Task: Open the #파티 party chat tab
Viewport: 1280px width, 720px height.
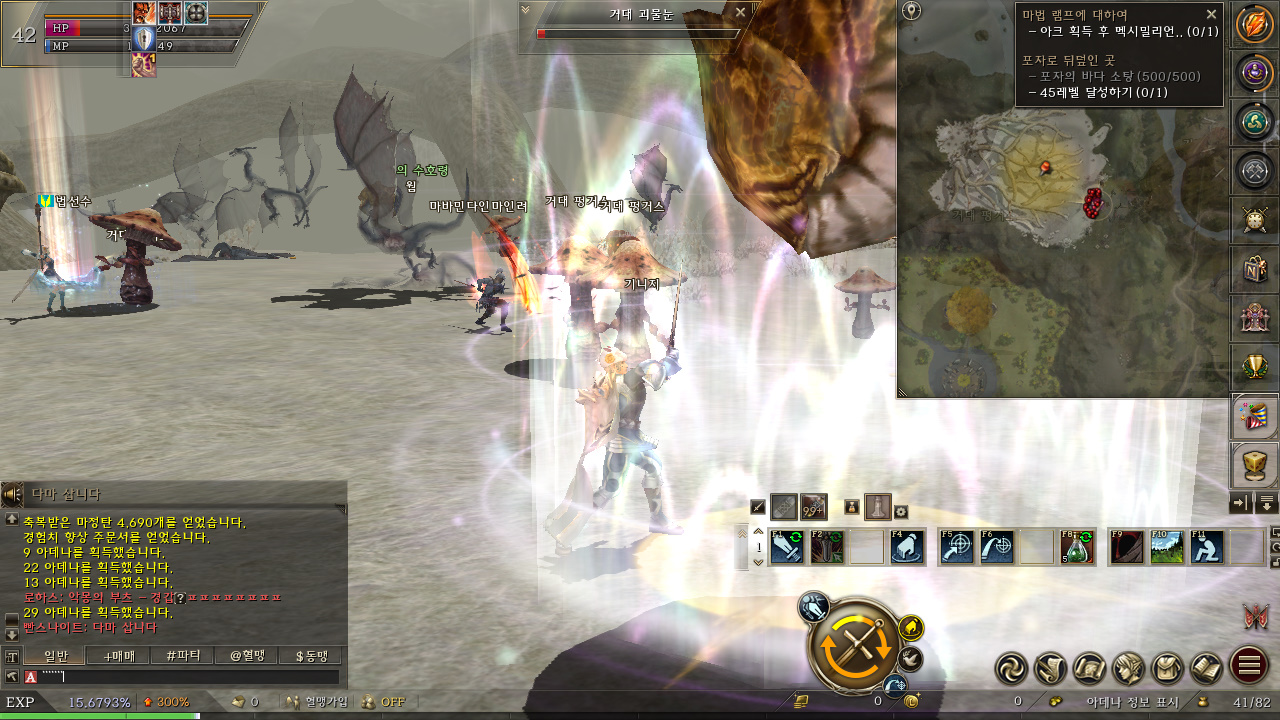Action: [184, 656]
